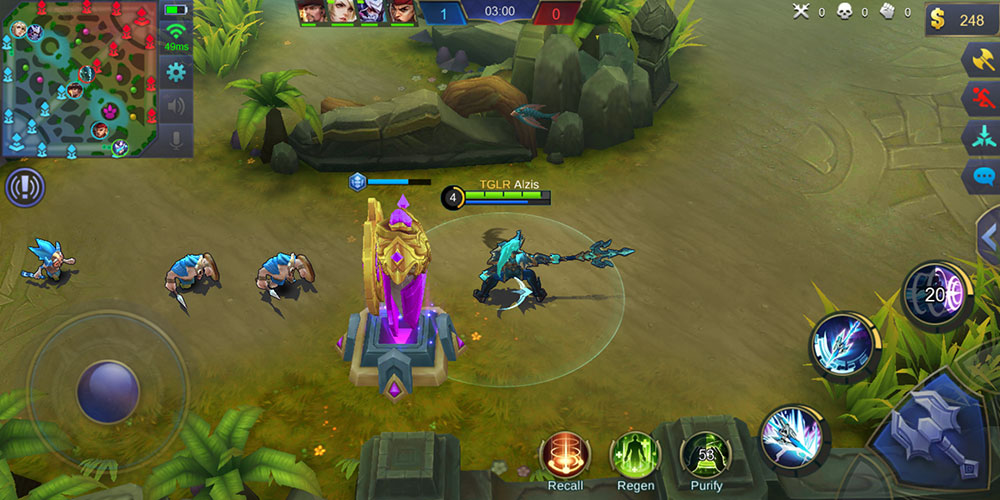The image size is (1000, 500).
Task: Toggle the speaker voice chat icon
Action: (176, 105)
